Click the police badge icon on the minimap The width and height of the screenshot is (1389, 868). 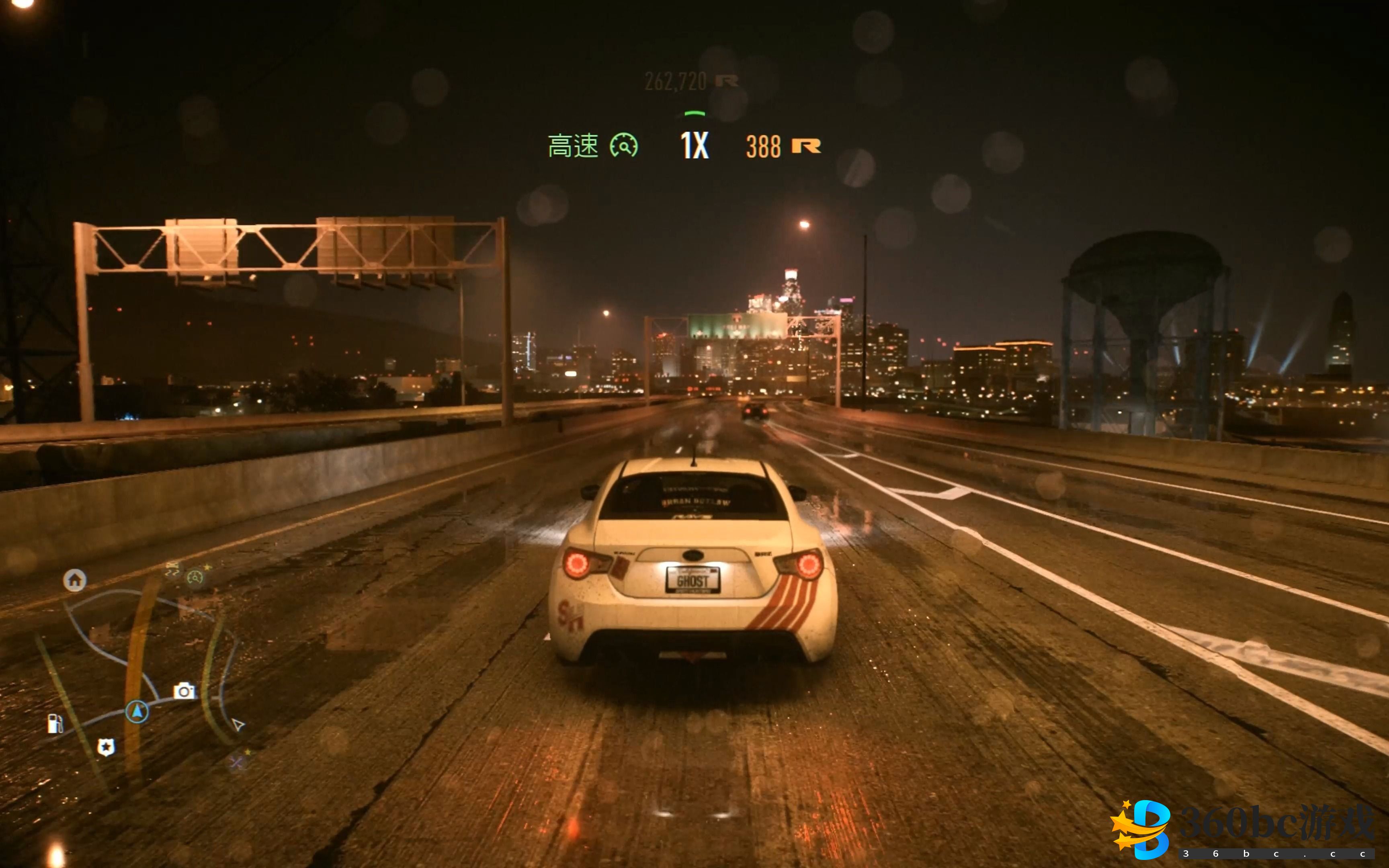(107, 747)
